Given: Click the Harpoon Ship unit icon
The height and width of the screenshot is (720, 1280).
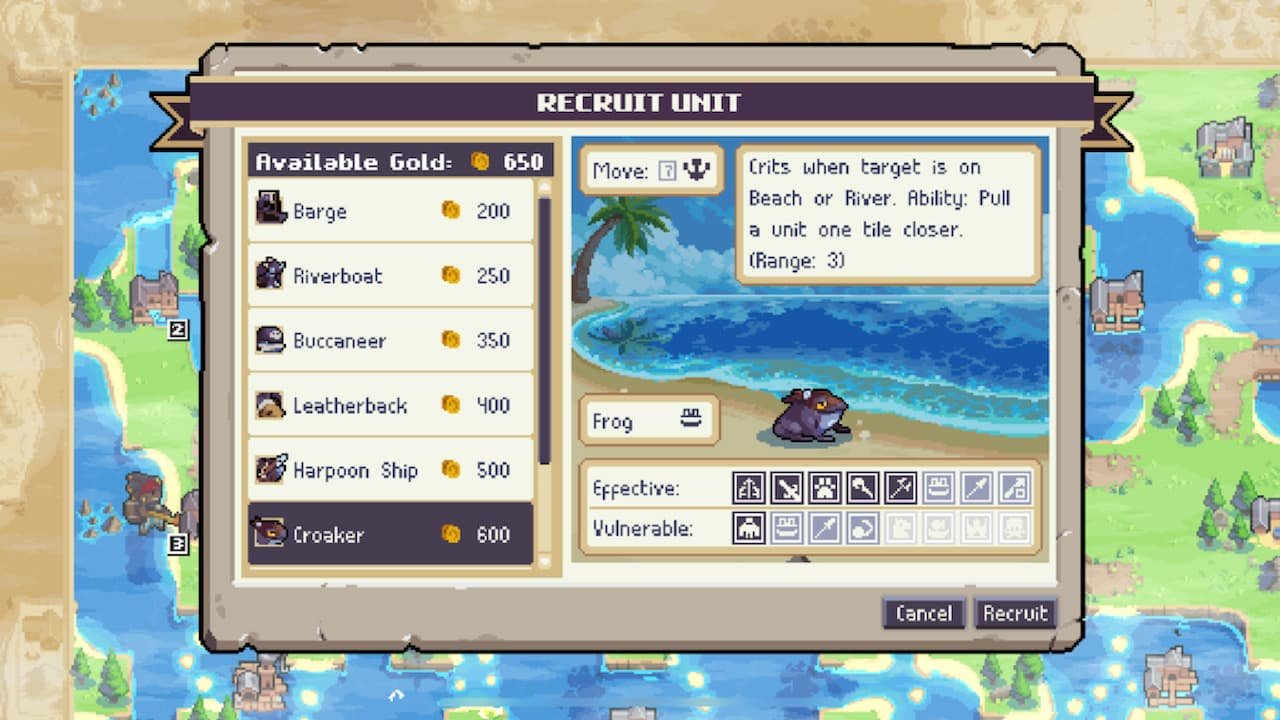Looking at the screenshot, I should pyautogui.click(x=272, y=470).
